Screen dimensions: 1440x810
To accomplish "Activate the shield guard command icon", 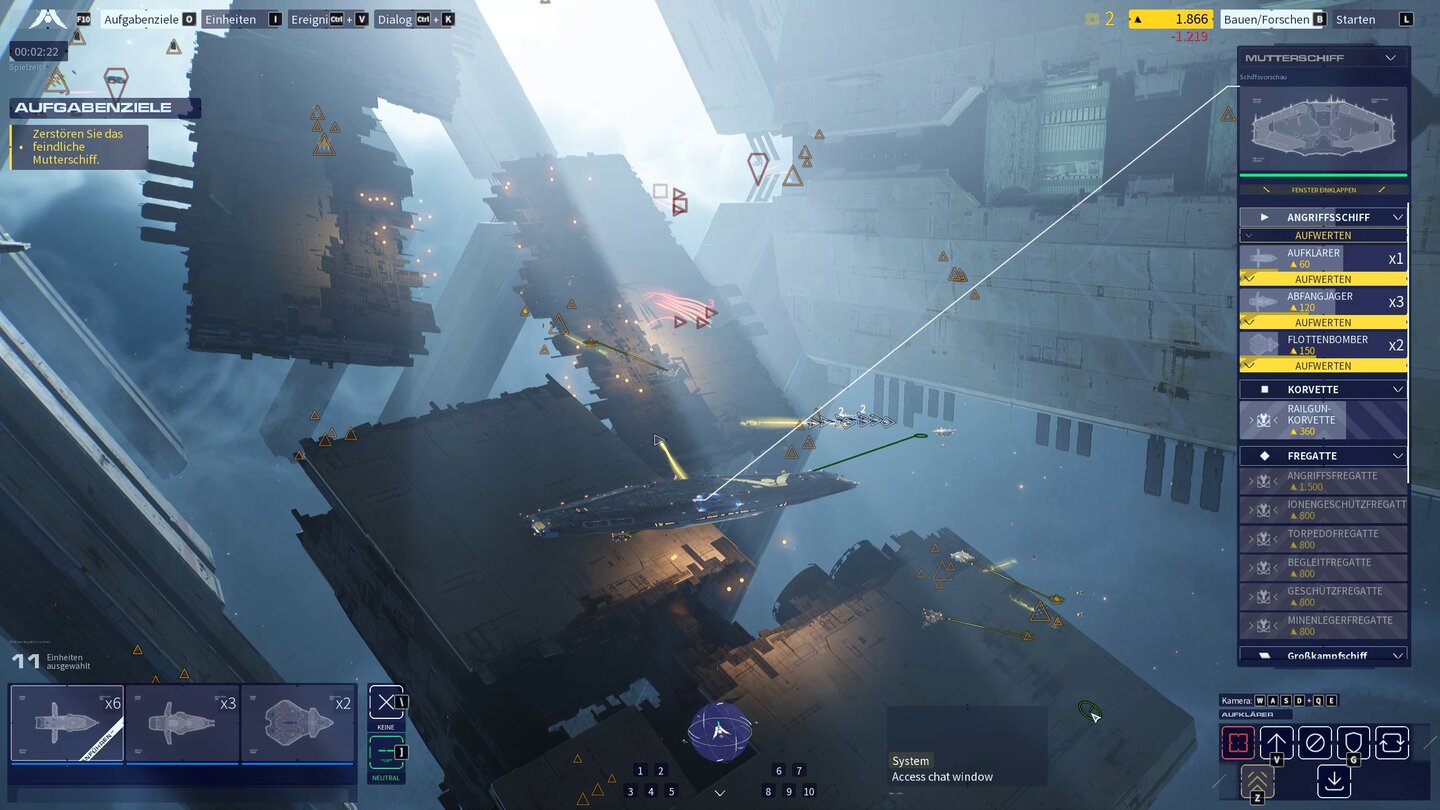I will click(x=1352, y=742).
